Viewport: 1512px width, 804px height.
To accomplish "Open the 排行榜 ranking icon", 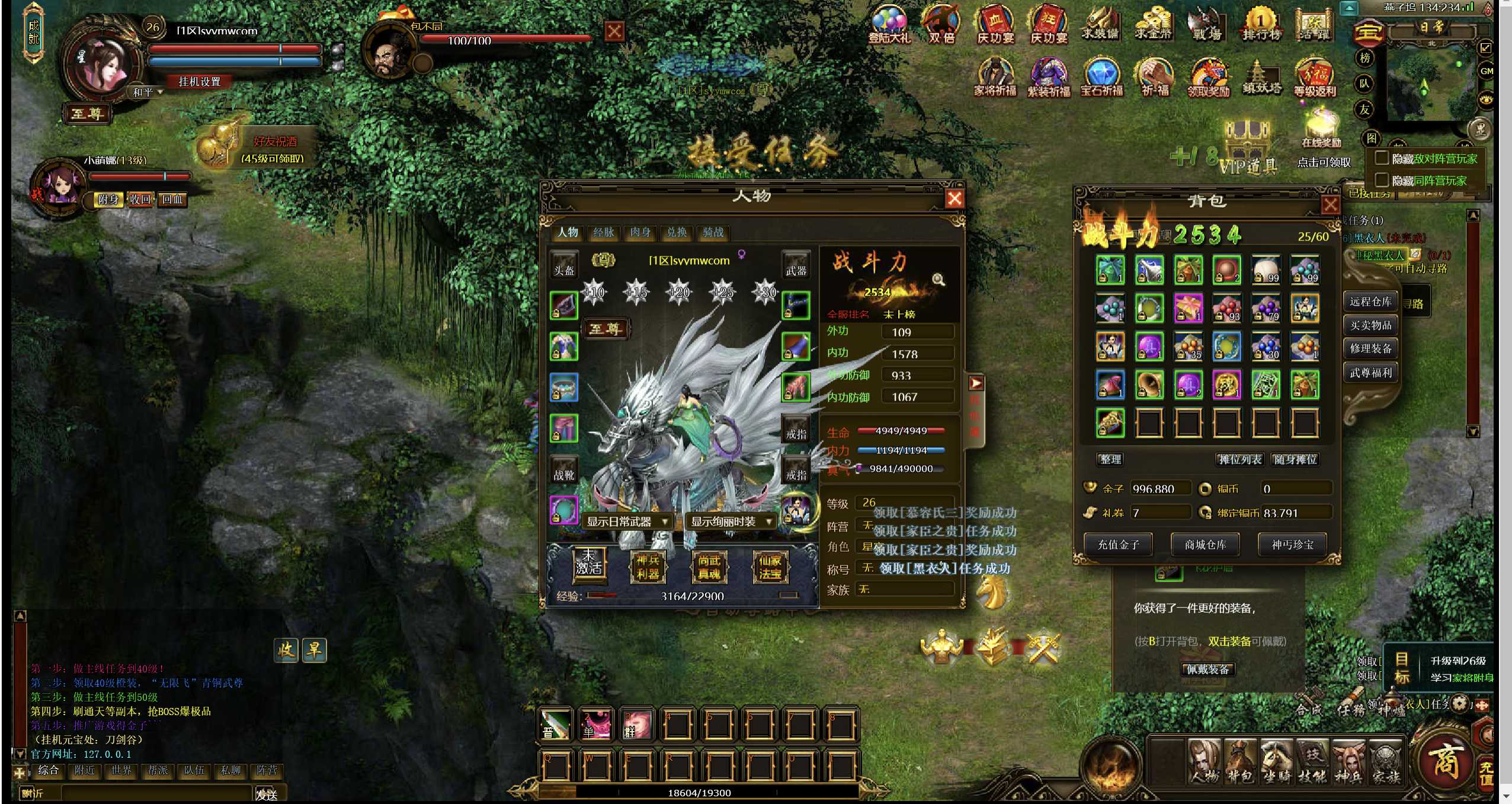I will (1261, 26).
